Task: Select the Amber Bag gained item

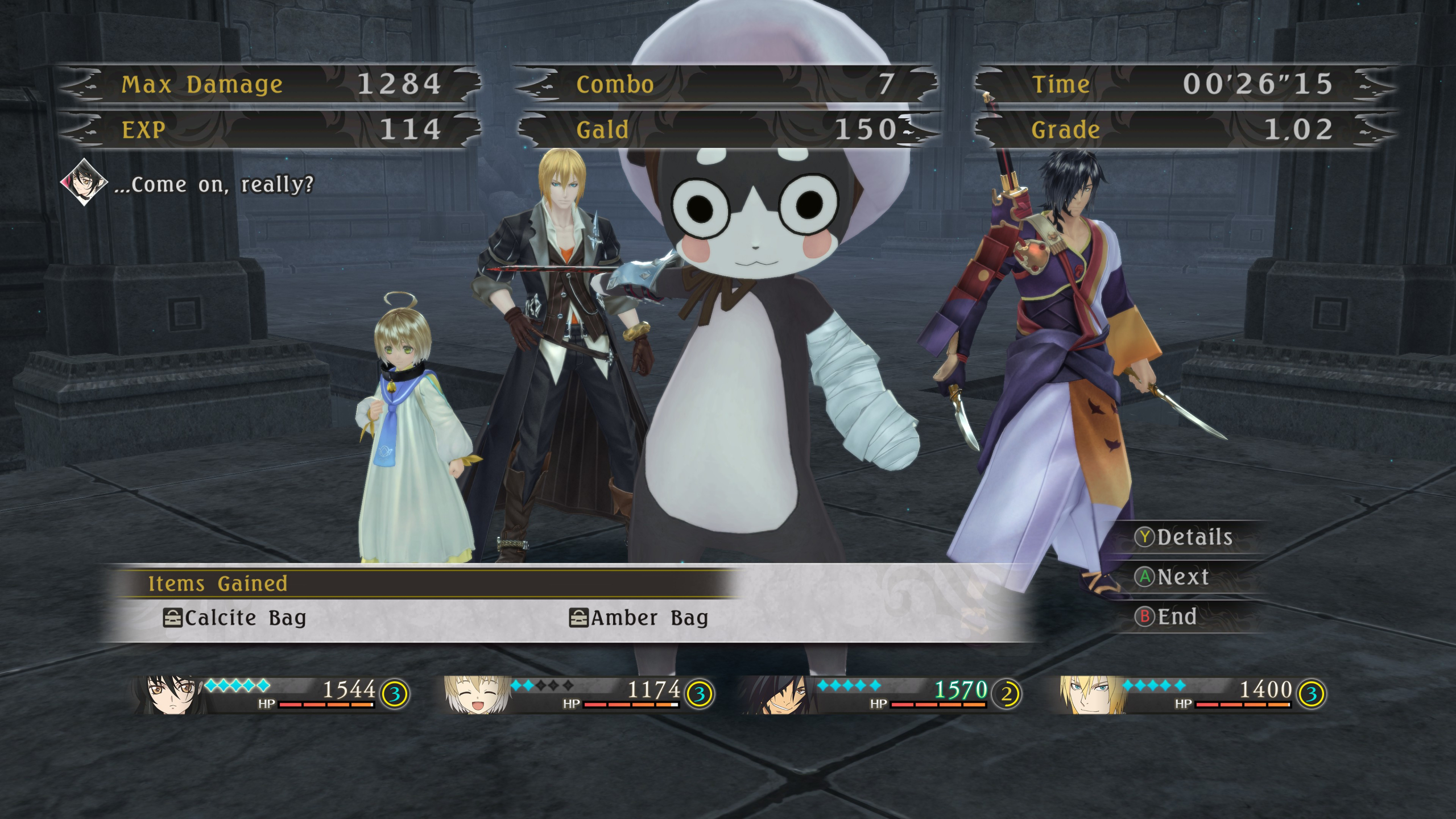Action: coord(639,618)
